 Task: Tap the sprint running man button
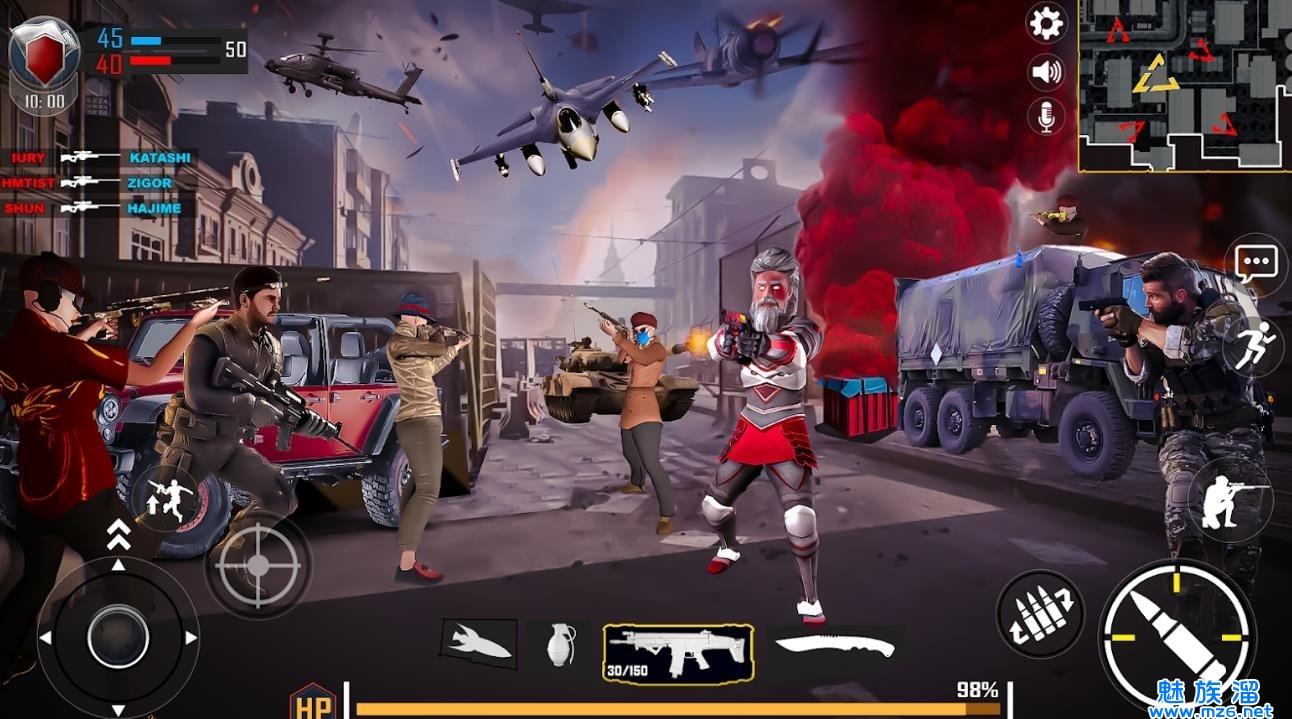(x=1255, y=346)
